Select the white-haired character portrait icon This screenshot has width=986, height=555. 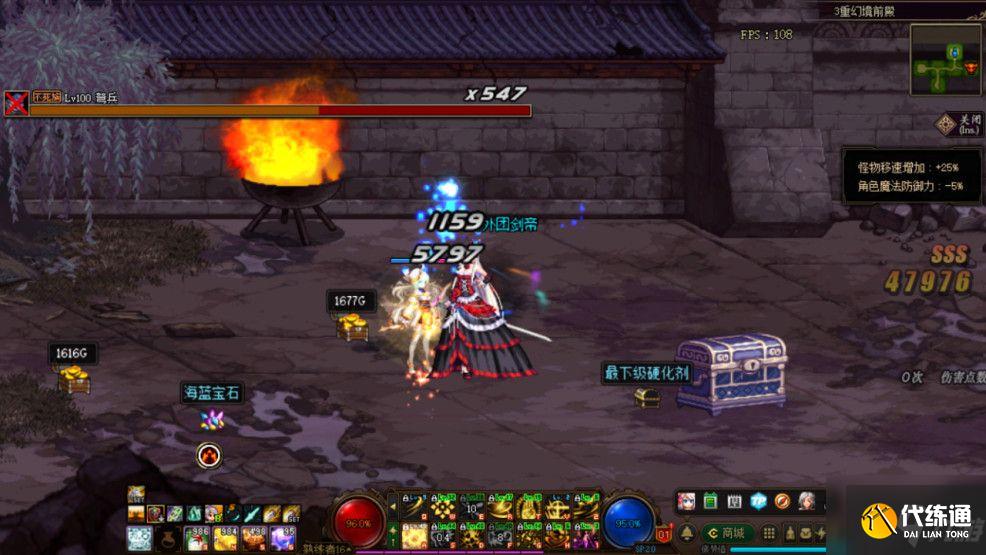click(x=806, y=501)
